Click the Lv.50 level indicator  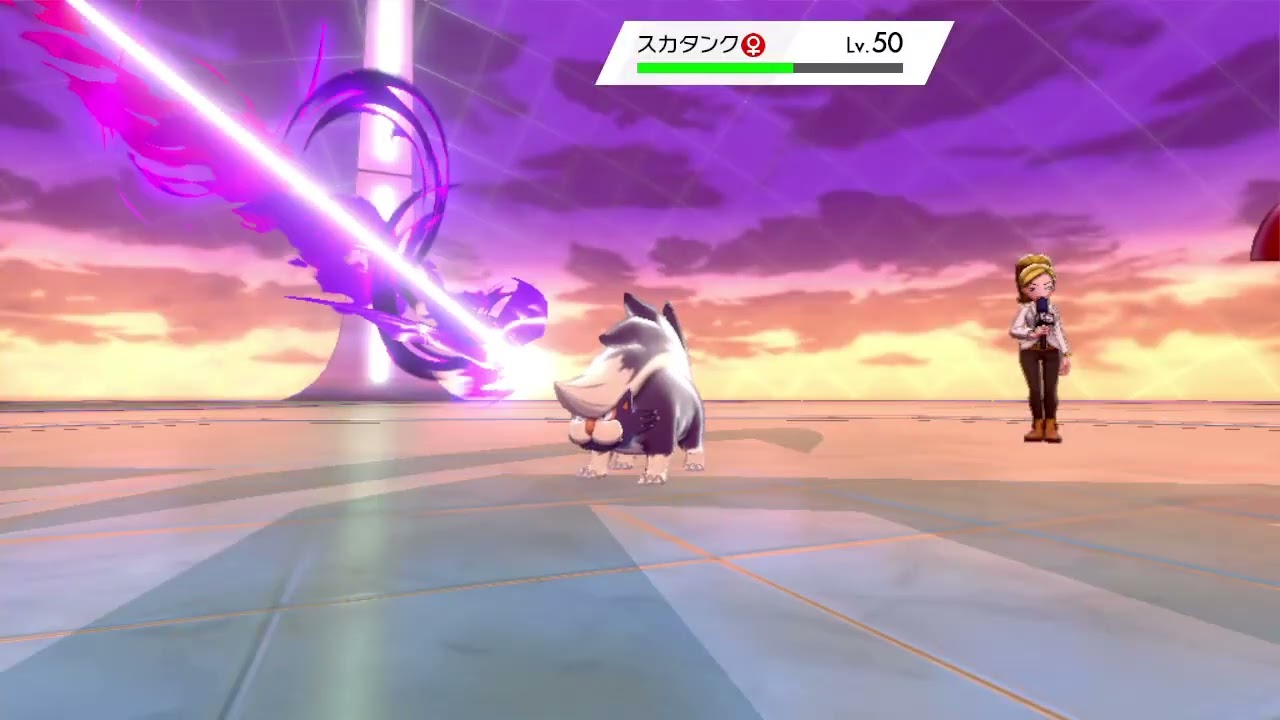pyautogui.click(x=872, y=44)
